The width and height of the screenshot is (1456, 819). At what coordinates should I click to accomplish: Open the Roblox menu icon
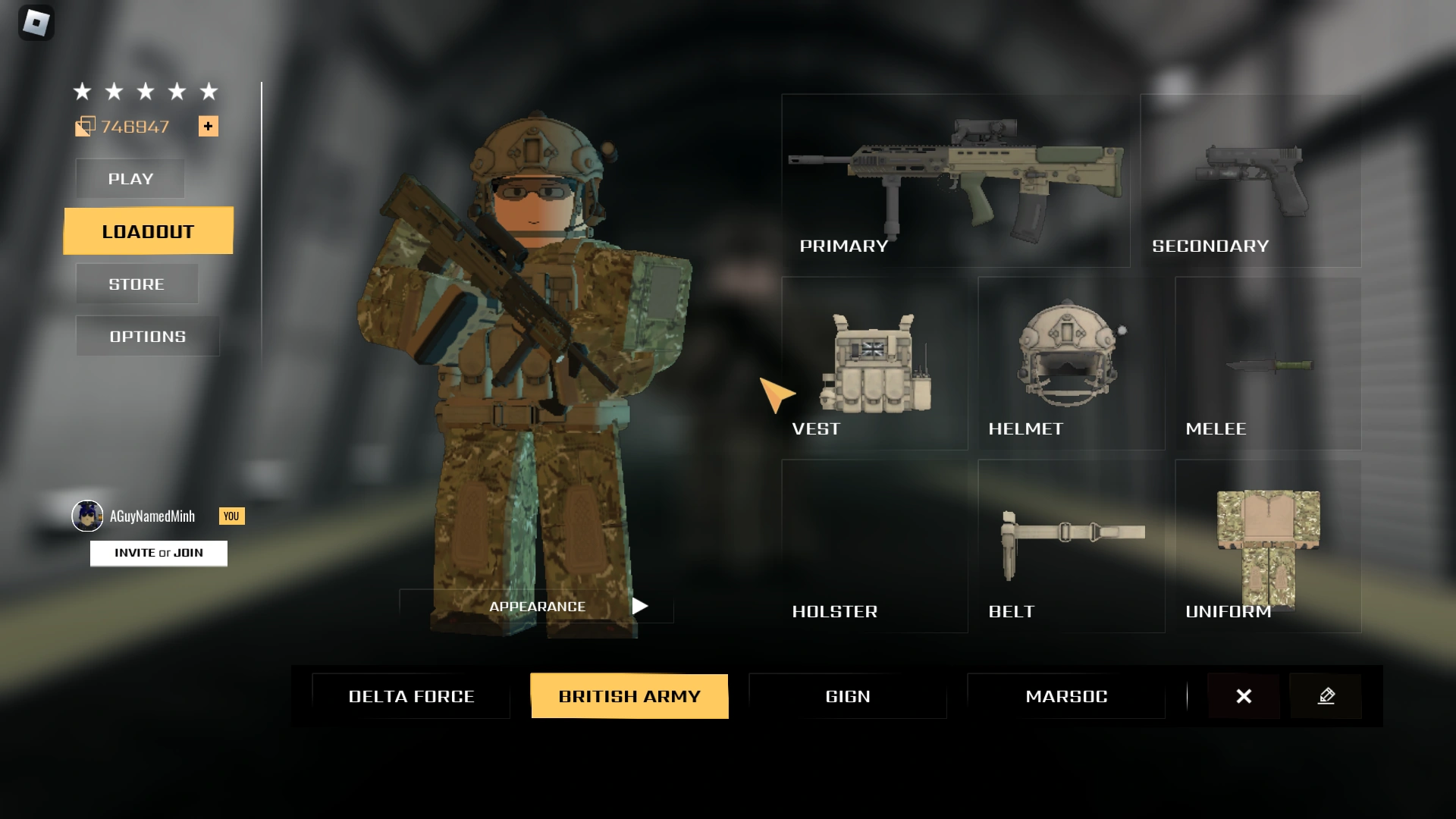[x=37, y=23]
